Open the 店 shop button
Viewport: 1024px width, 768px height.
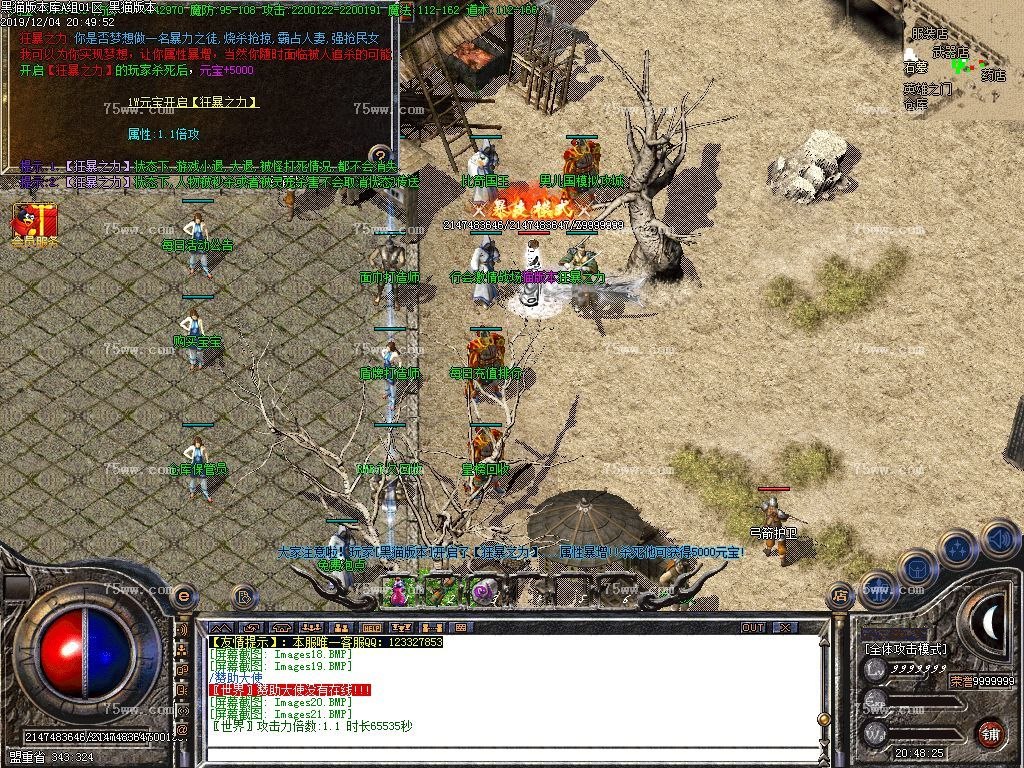coord(840,597)
